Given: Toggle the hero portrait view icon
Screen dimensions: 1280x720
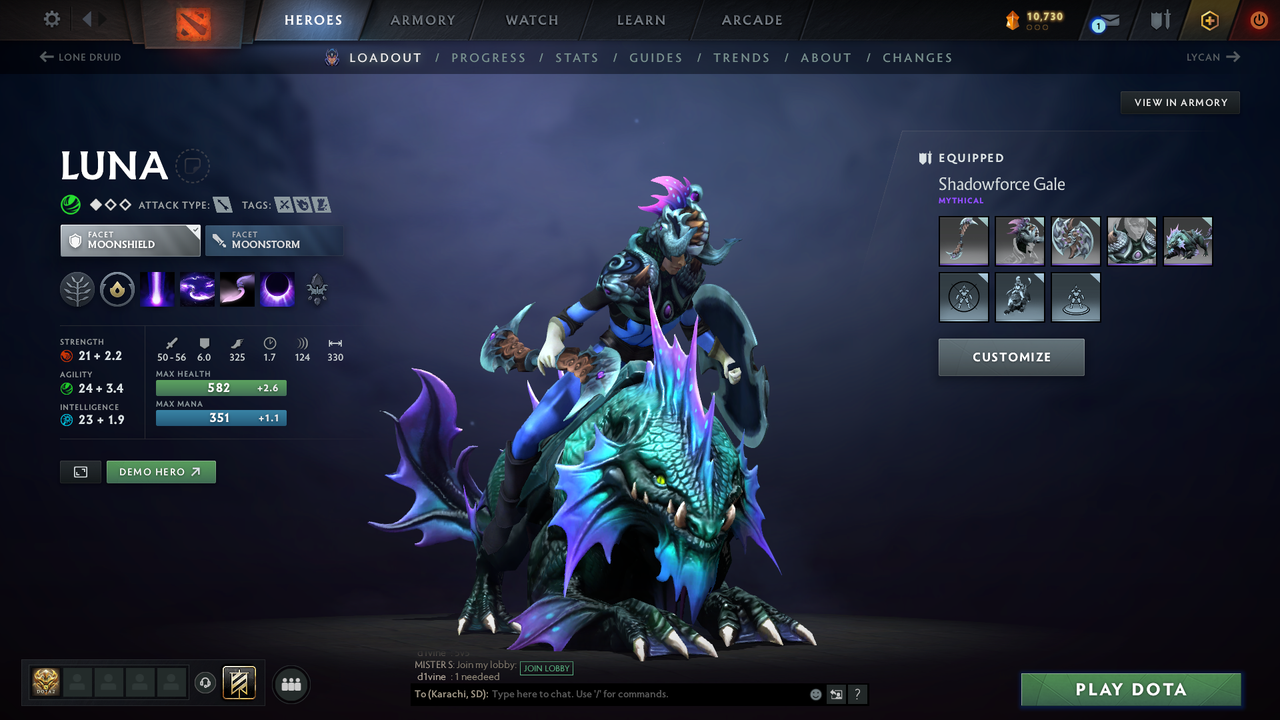Looking at the screenshot, I should point(80,471).
